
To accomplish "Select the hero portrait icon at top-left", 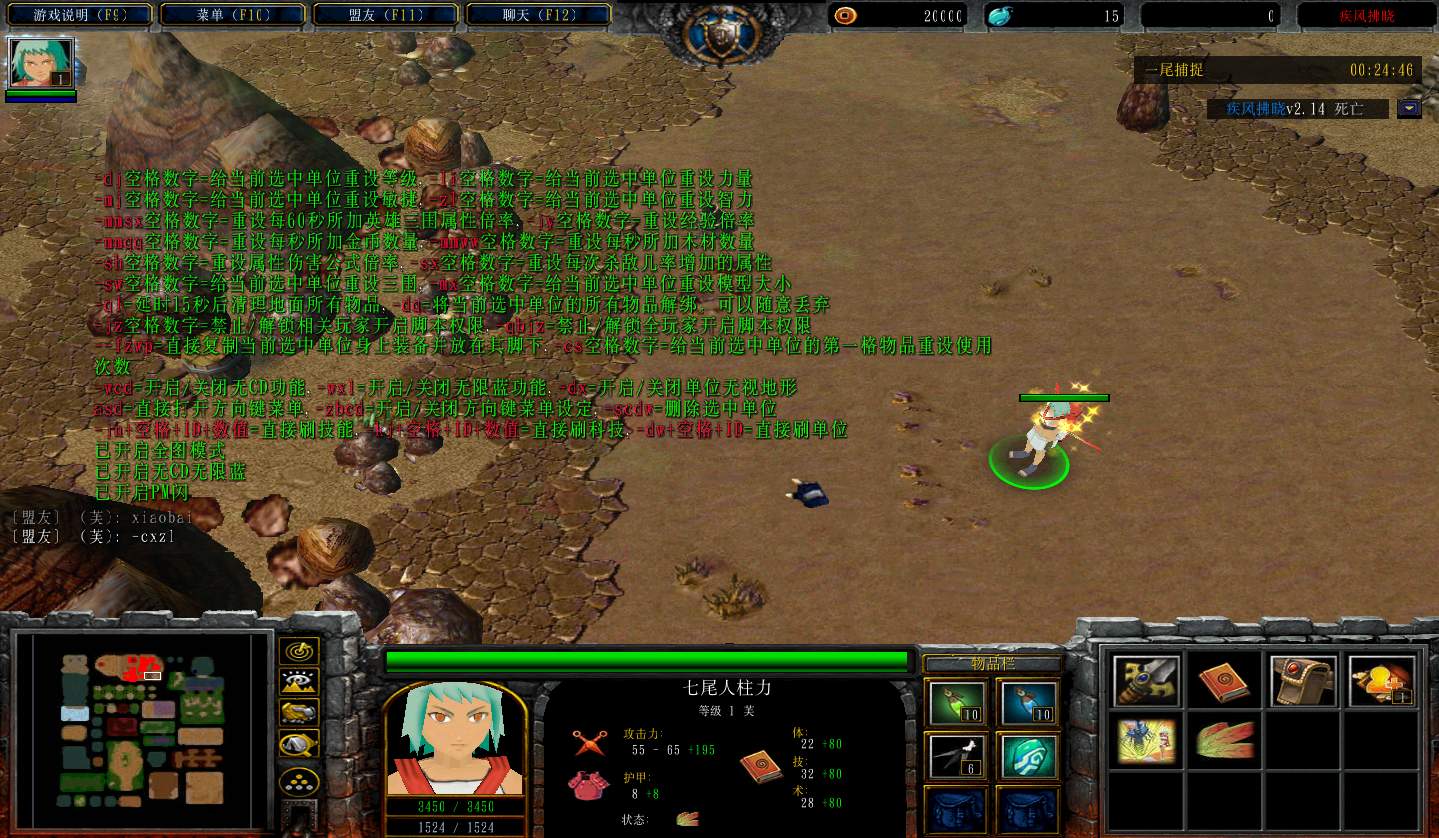I will [41, 63].
